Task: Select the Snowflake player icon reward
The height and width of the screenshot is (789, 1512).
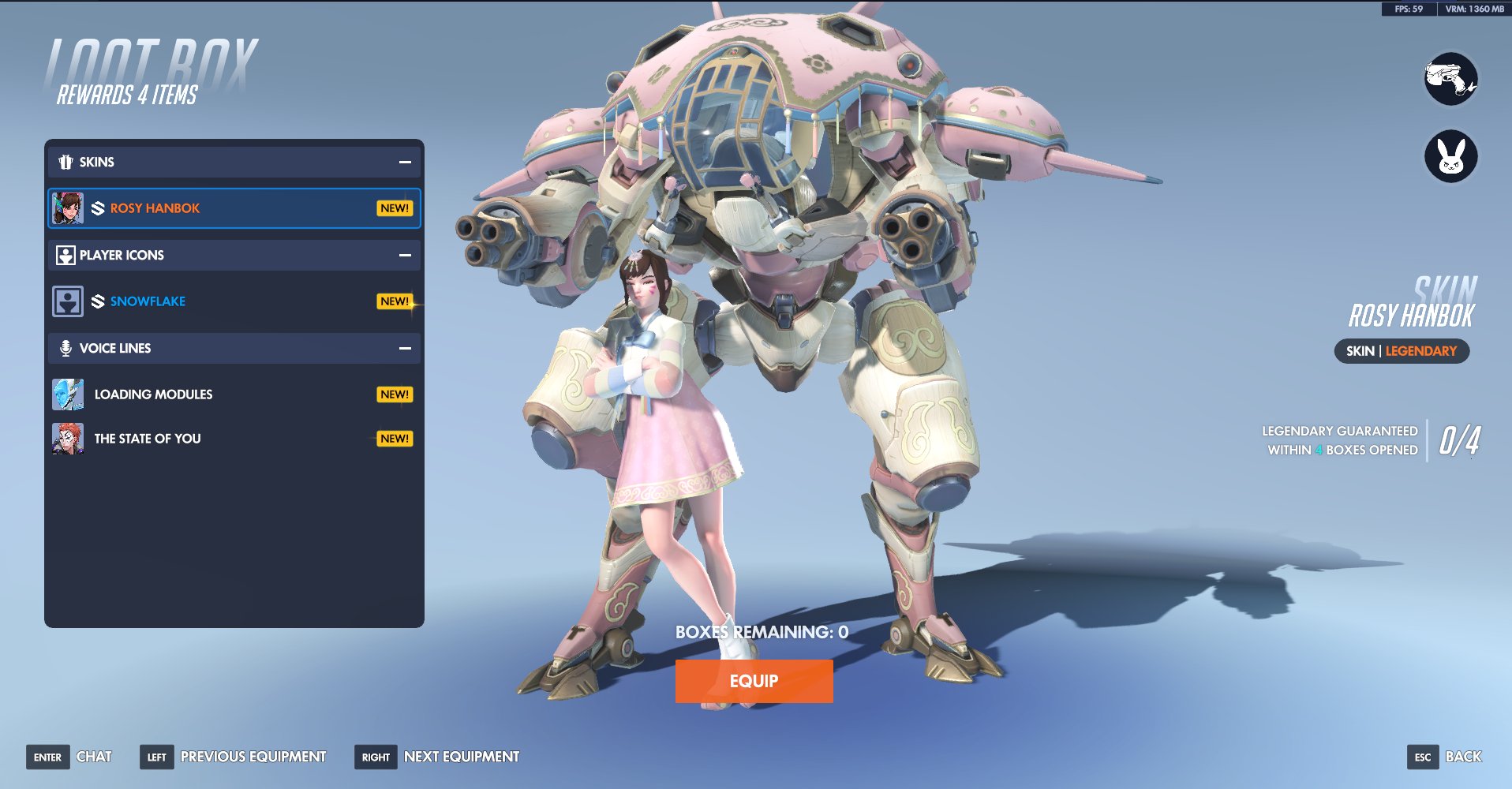Action: (x=234, y=301)
